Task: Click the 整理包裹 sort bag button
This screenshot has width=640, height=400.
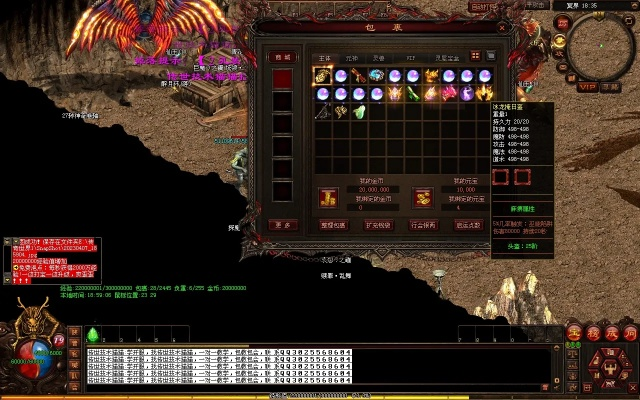Action: (x=334, y=224)
